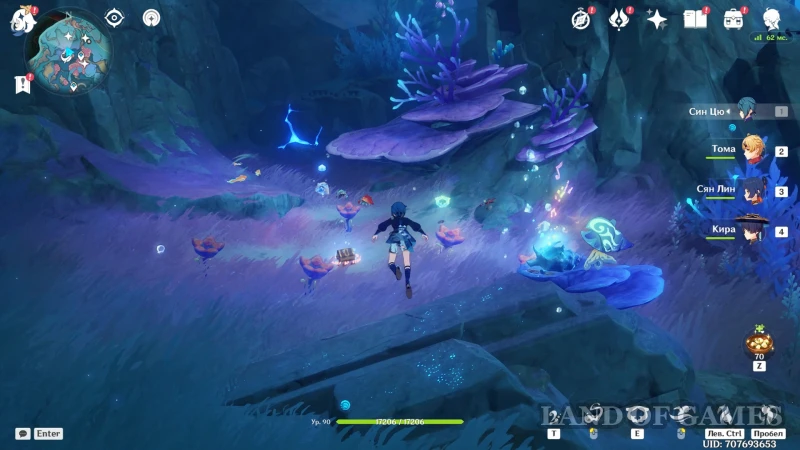Open the winged Battle Pass icon

(619, 19)
